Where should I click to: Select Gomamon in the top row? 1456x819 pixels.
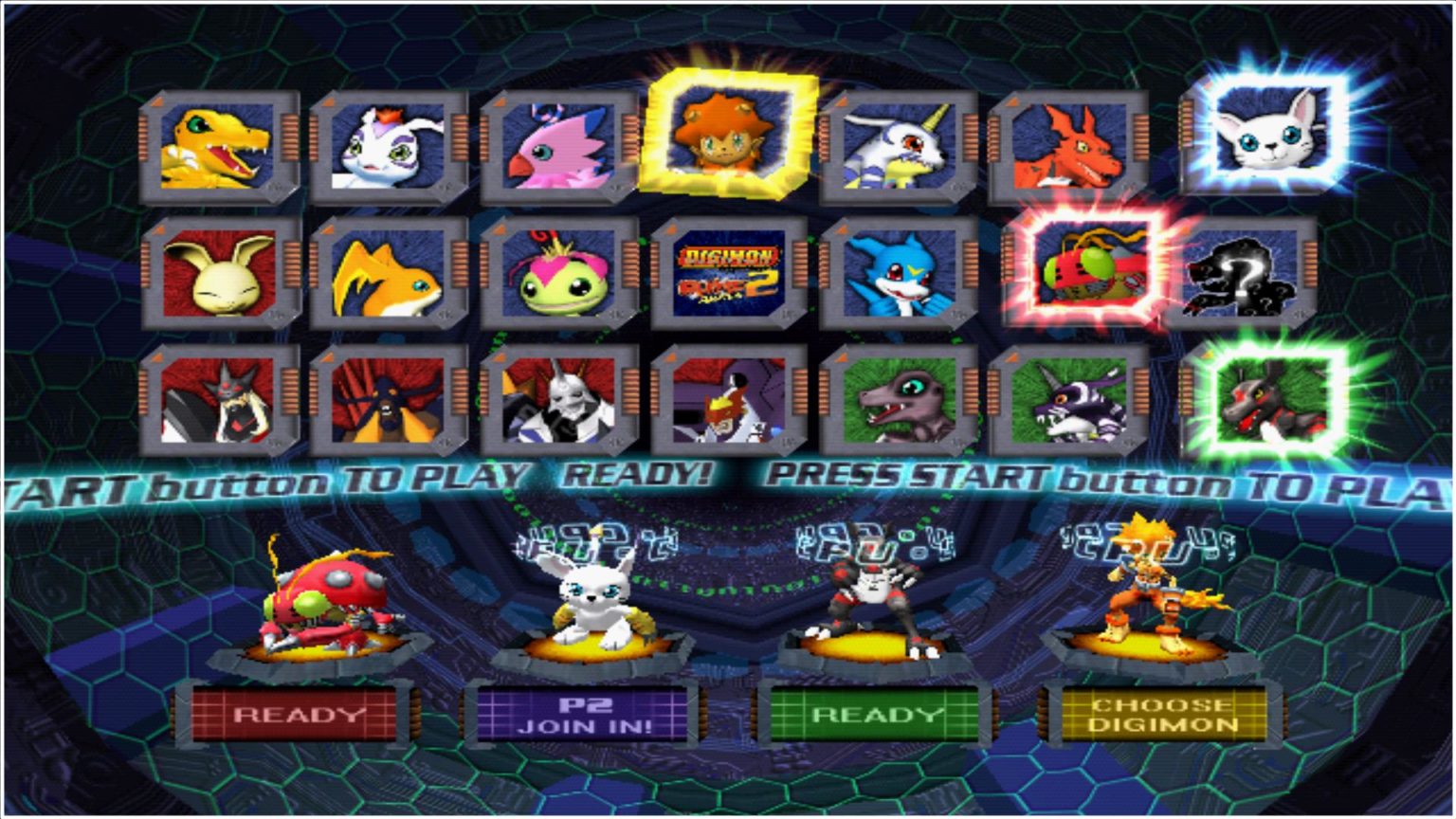(x=389, y=147)
